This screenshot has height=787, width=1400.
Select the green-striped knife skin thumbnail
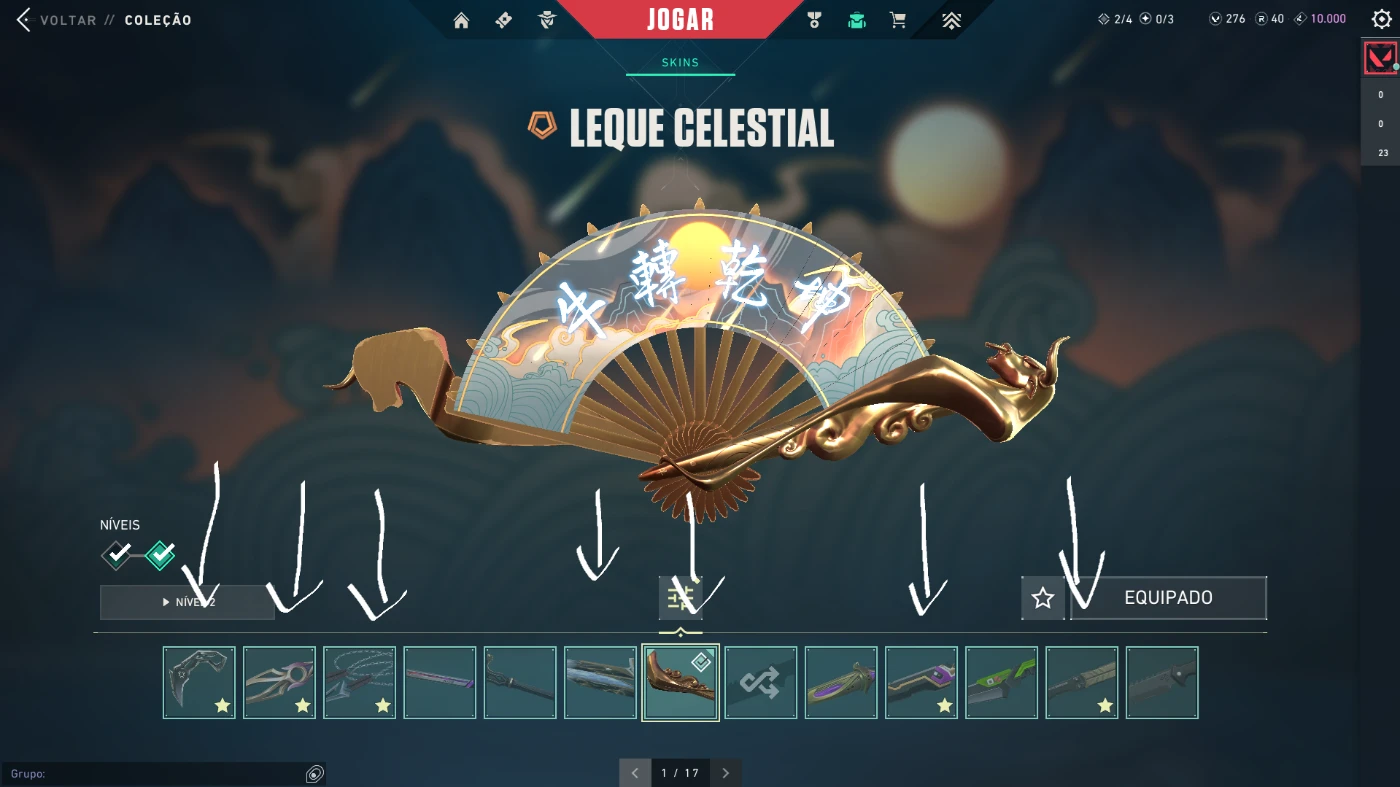click(1001, 682)
